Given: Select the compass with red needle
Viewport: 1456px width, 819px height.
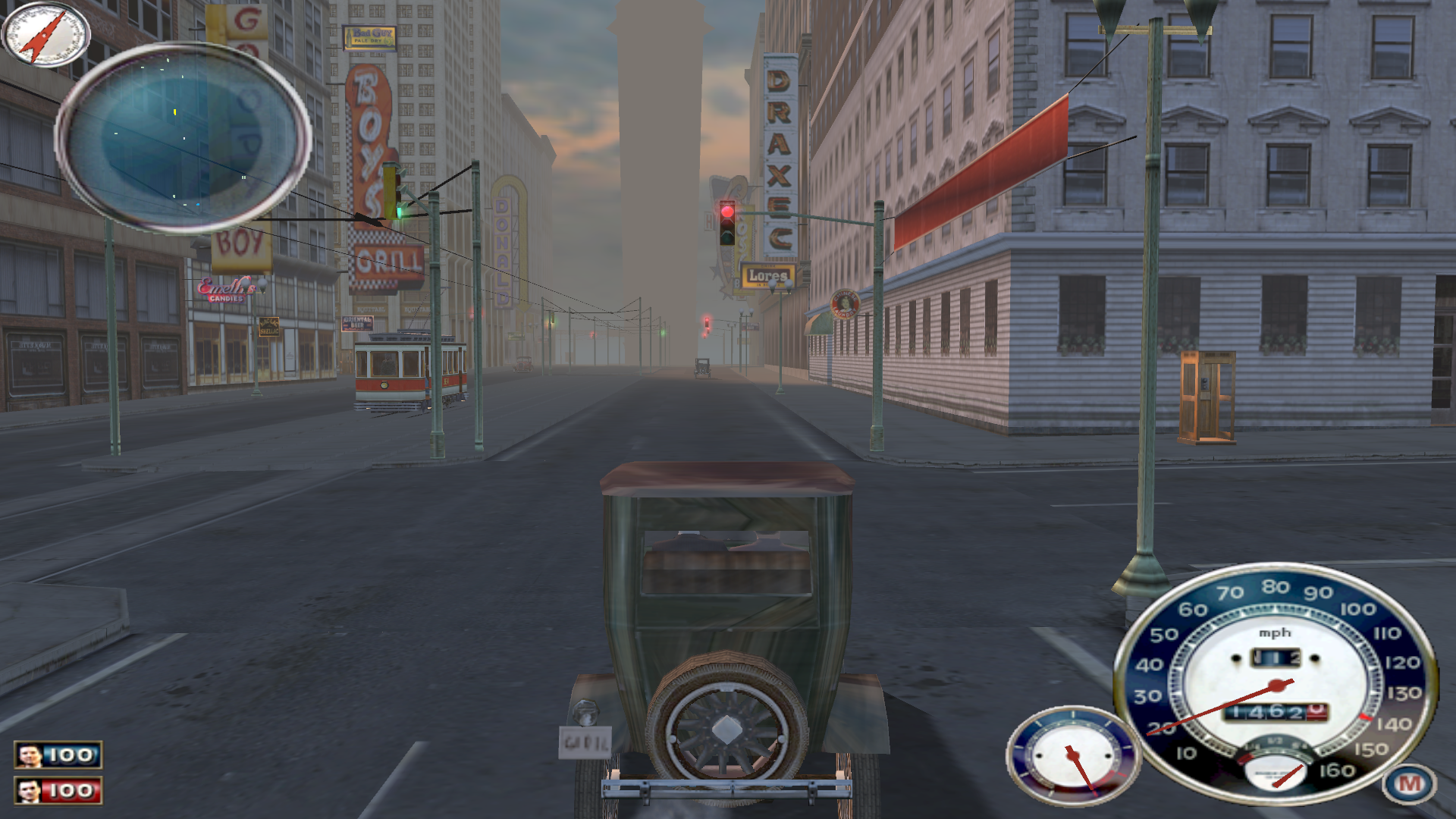Looking at the screenshot, I should click(x=45, y=34).
